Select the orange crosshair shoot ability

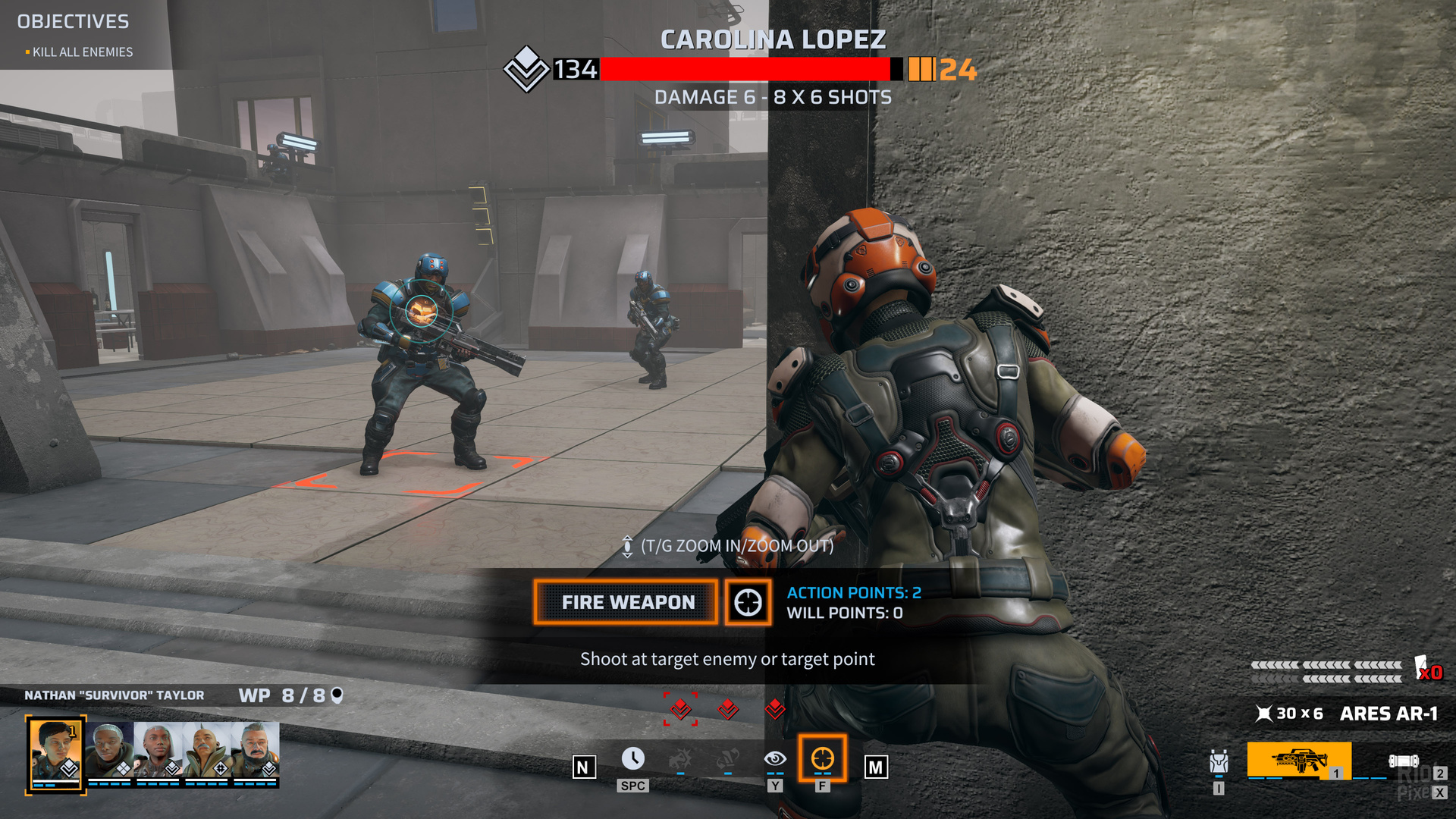click(822, 758)
